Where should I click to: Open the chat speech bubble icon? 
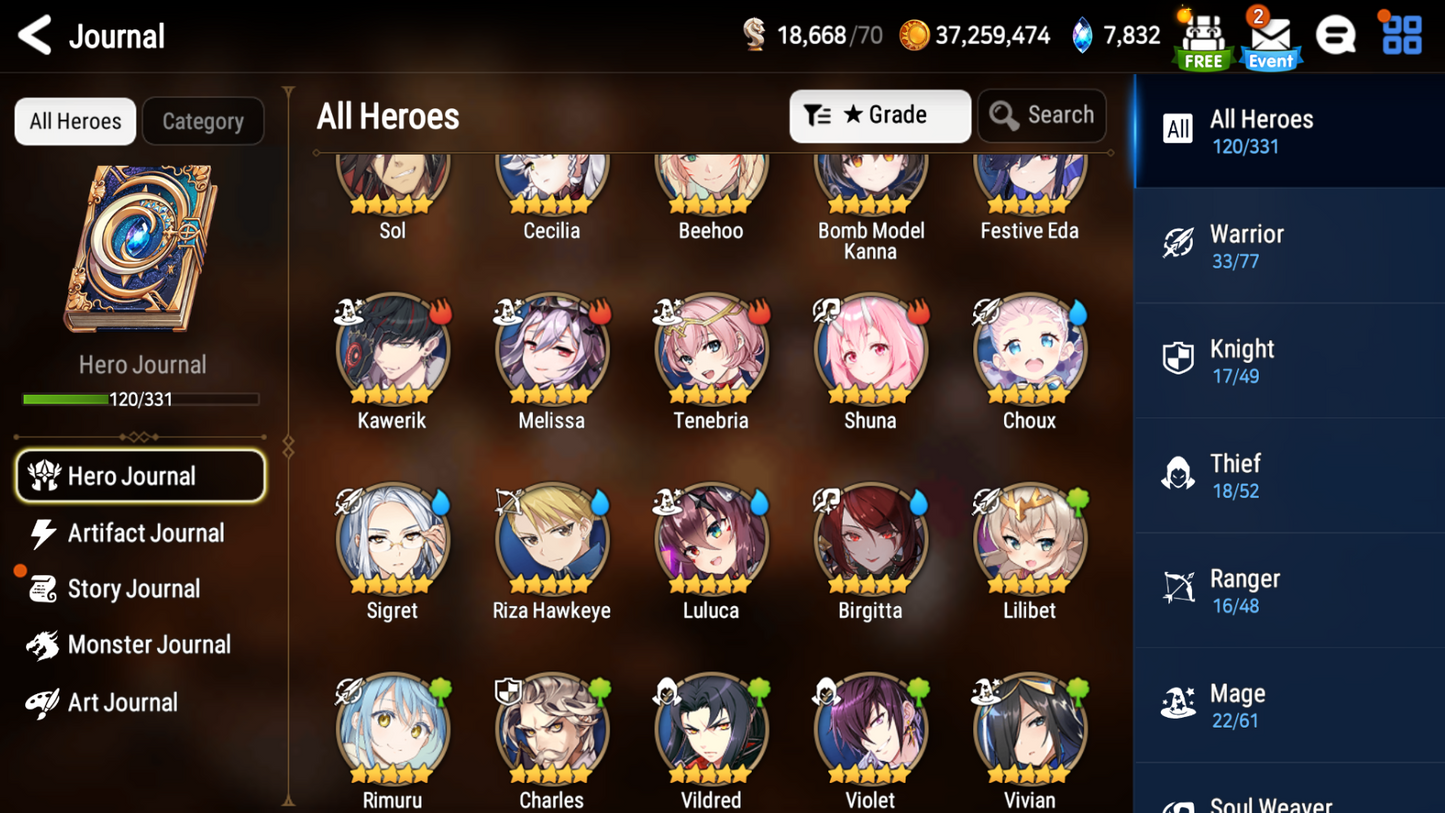coord(1336,34)
